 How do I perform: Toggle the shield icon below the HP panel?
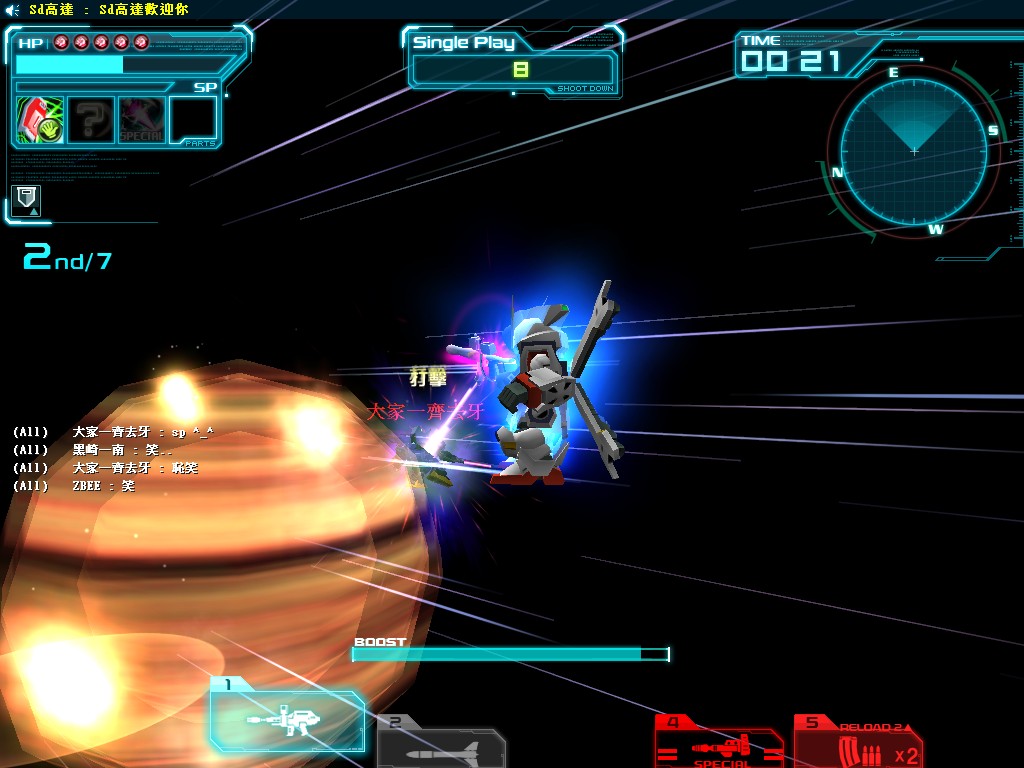(26, 199)
